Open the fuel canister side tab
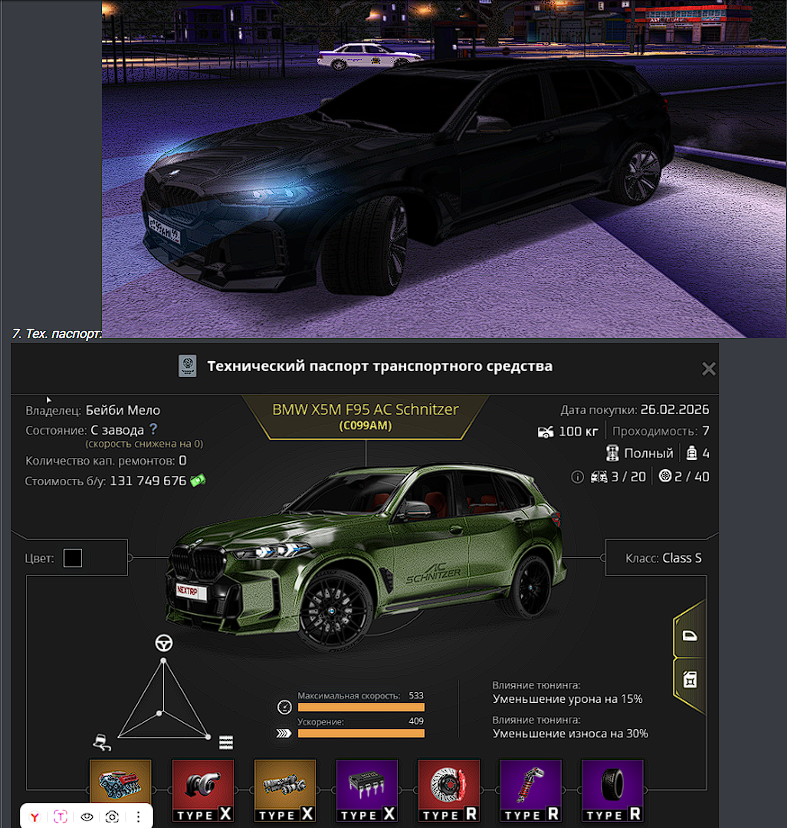Image resolution: width=787 pixels, height=828 pixels. coord(689,680)
